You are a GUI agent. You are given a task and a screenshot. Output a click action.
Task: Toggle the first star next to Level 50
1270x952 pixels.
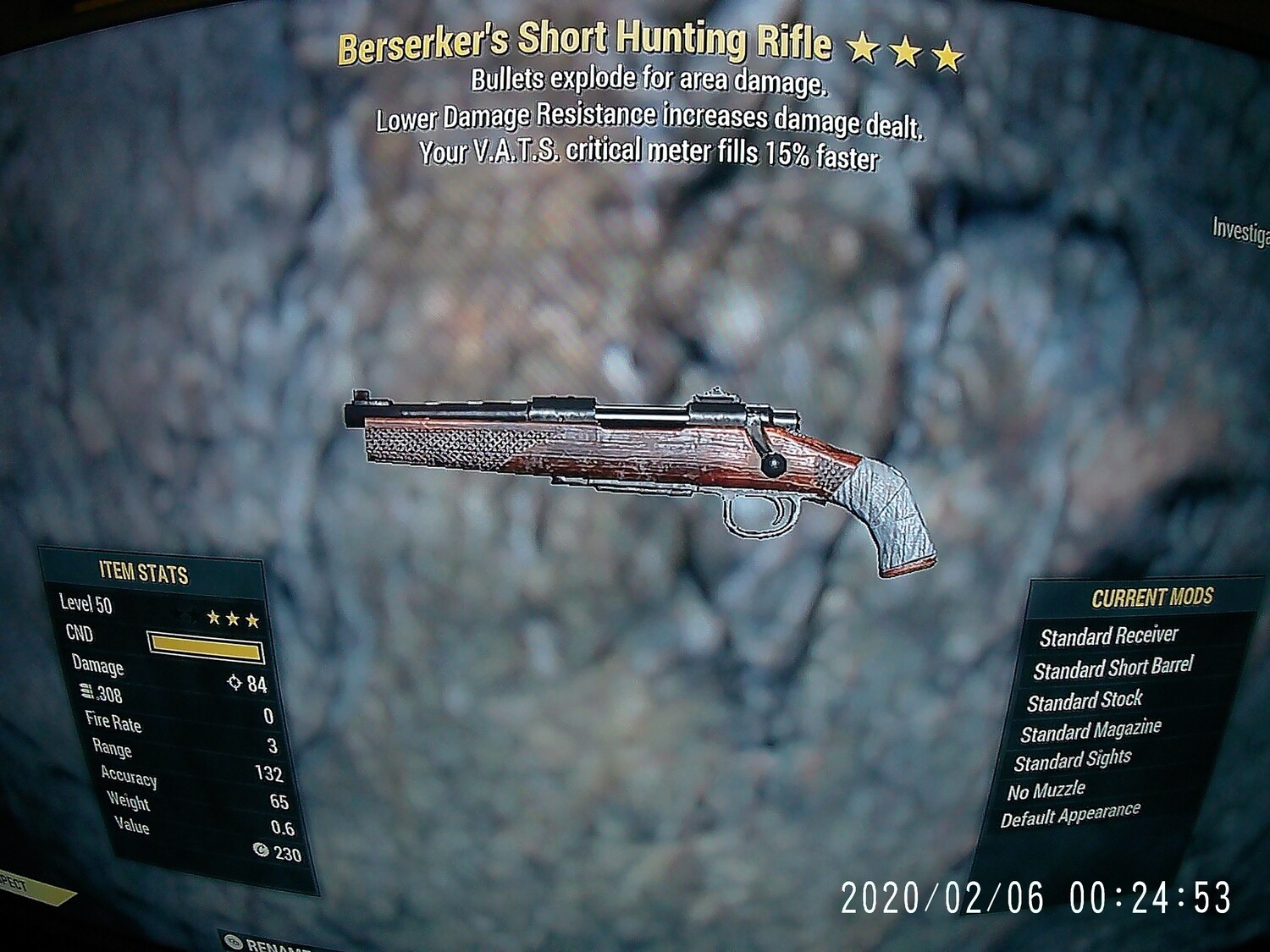click(x=213, y=619)
